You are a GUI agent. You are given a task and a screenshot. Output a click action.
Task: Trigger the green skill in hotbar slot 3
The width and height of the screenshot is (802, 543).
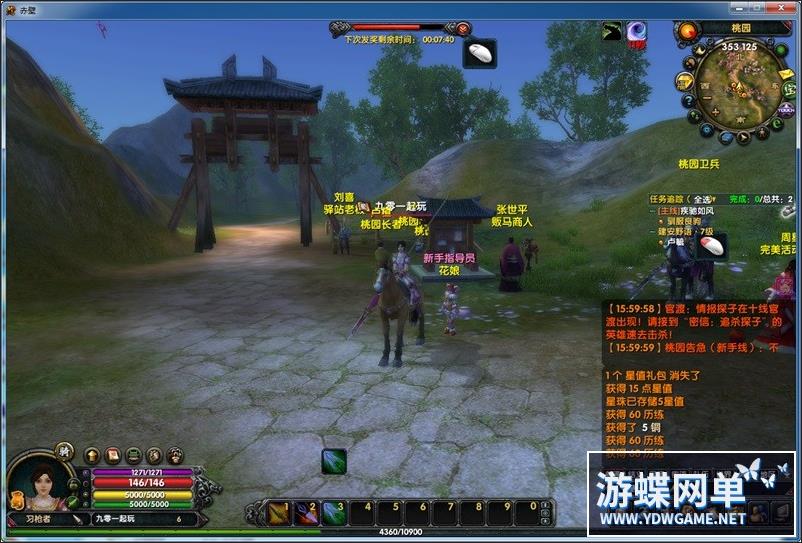pos(333,513)
